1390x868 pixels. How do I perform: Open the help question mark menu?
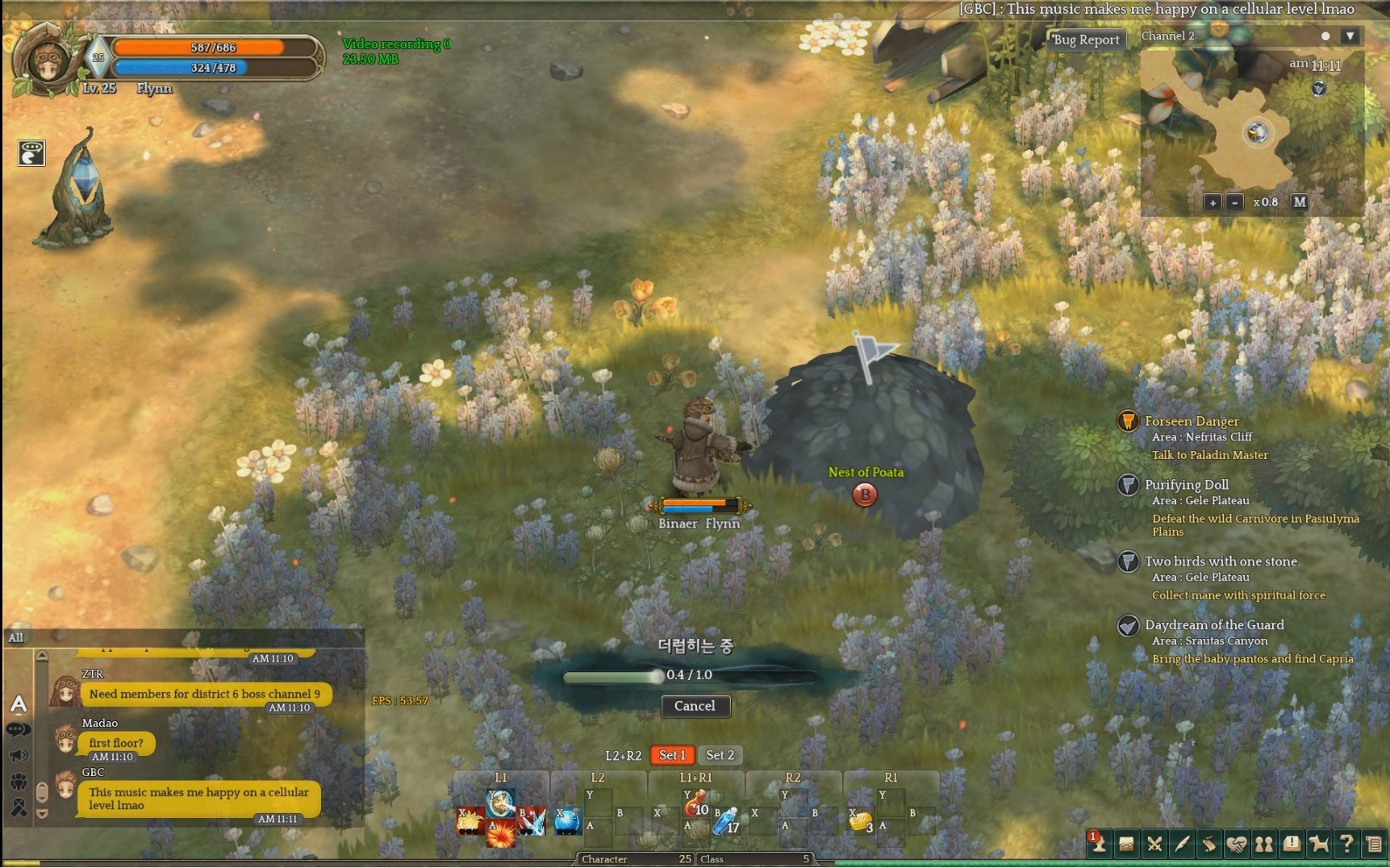(1346, 845)
